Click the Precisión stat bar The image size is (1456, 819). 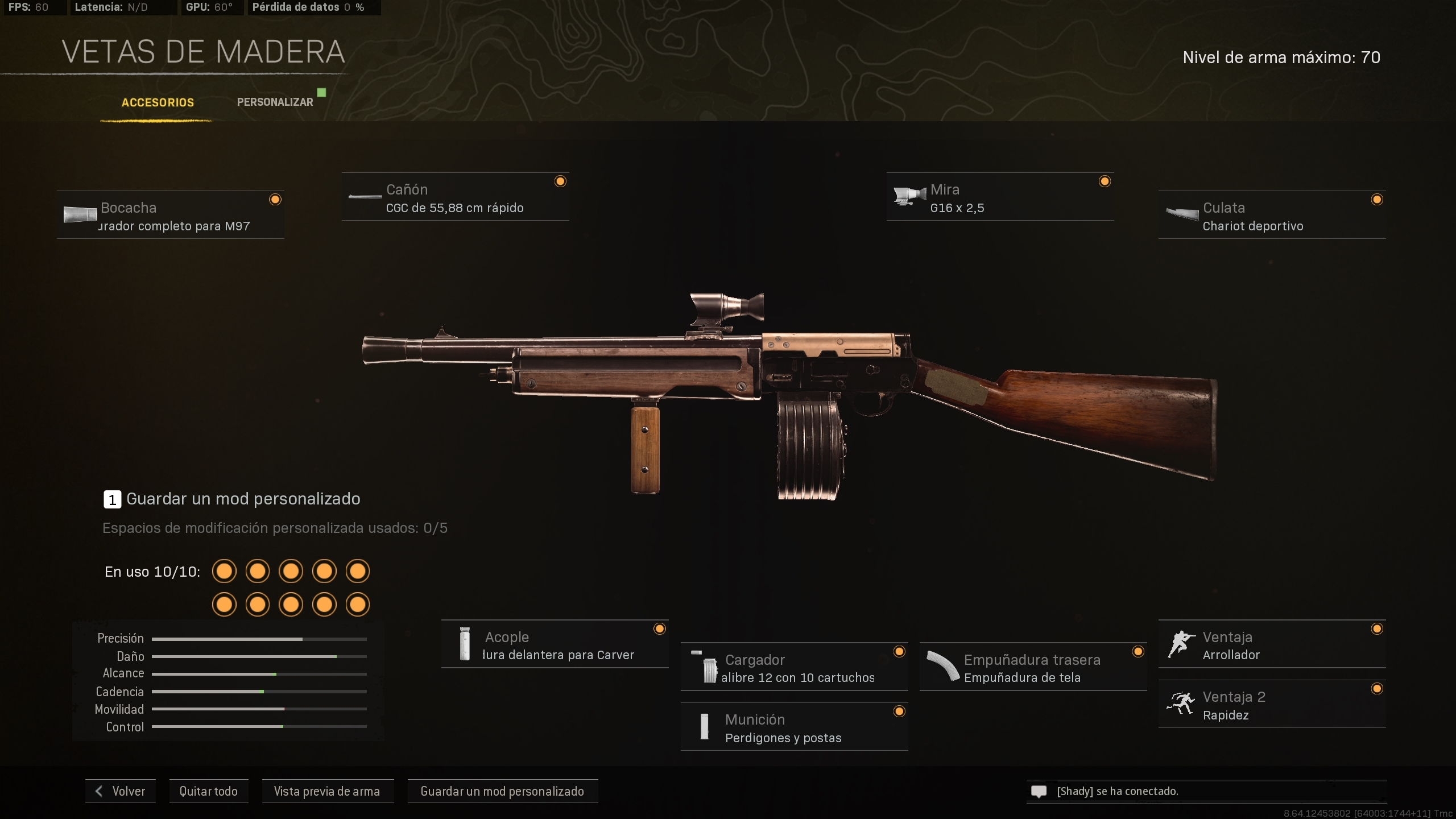pos(259,638)
